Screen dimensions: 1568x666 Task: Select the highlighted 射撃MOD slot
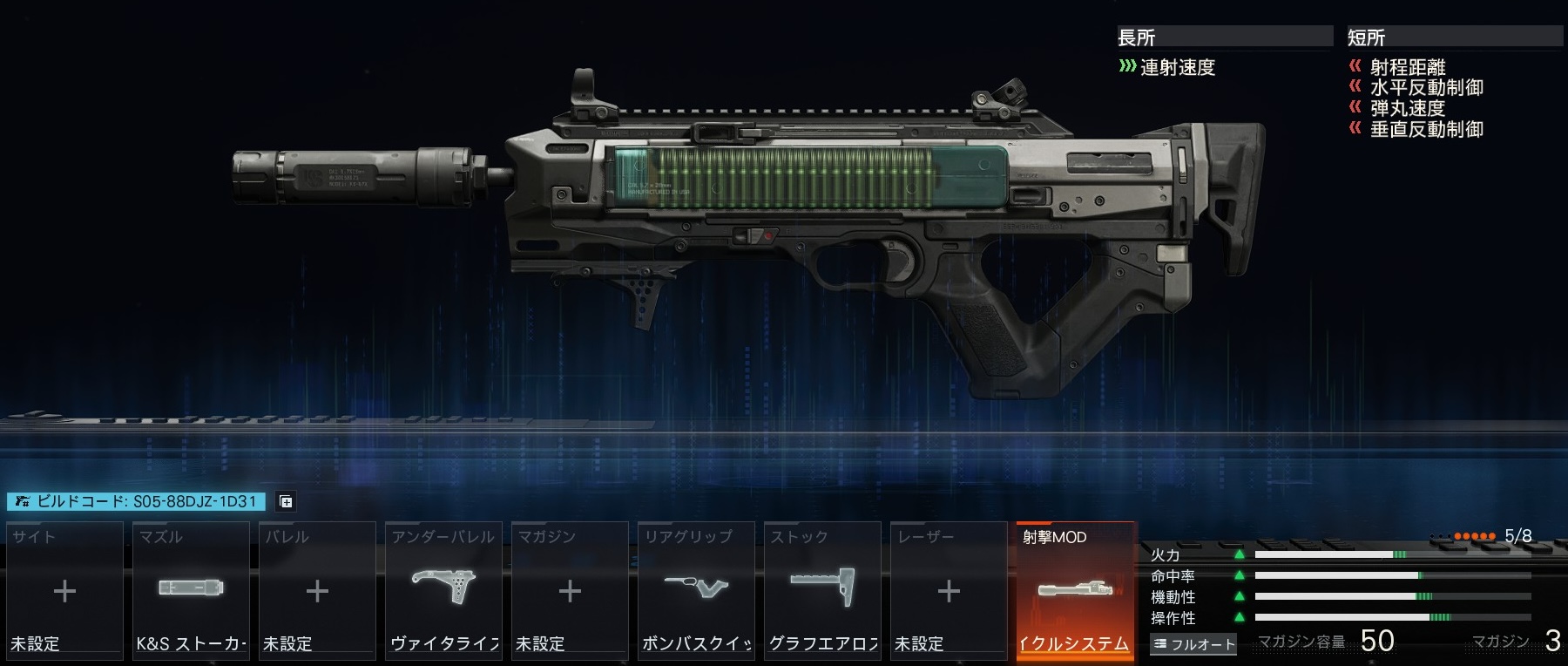tap(1076, 590)
